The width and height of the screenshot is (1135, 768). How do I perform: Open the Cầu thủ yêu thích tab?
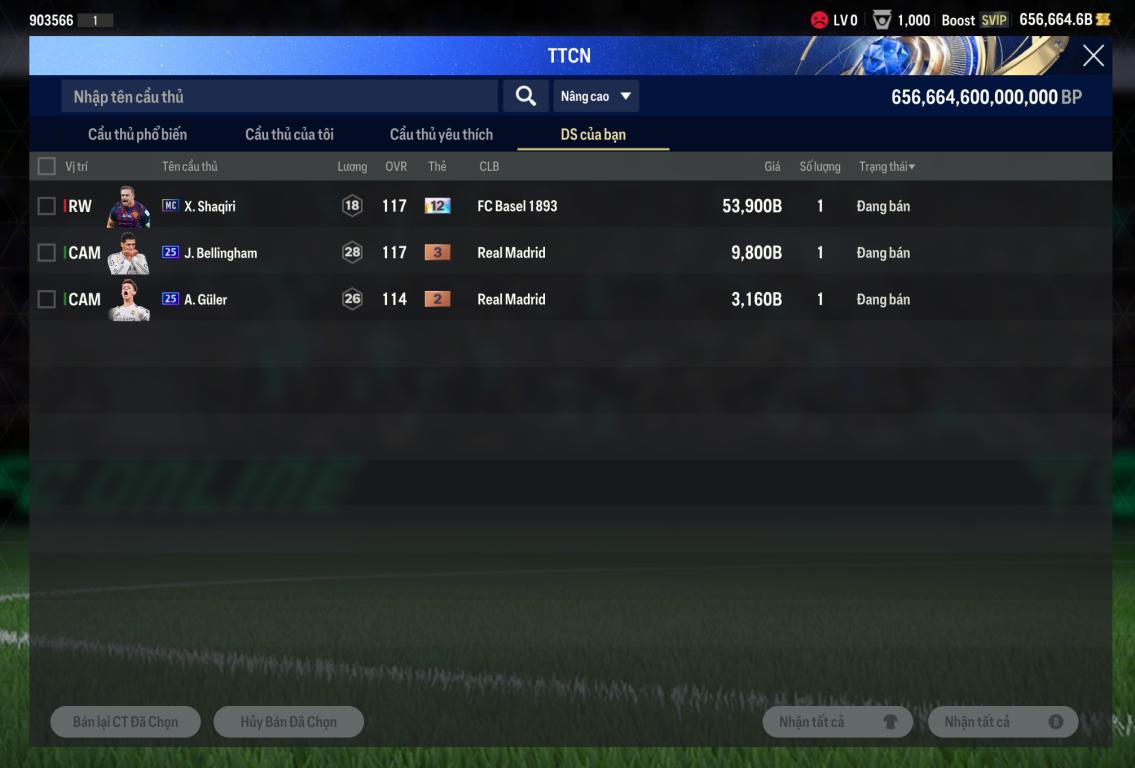coord(441,134)
